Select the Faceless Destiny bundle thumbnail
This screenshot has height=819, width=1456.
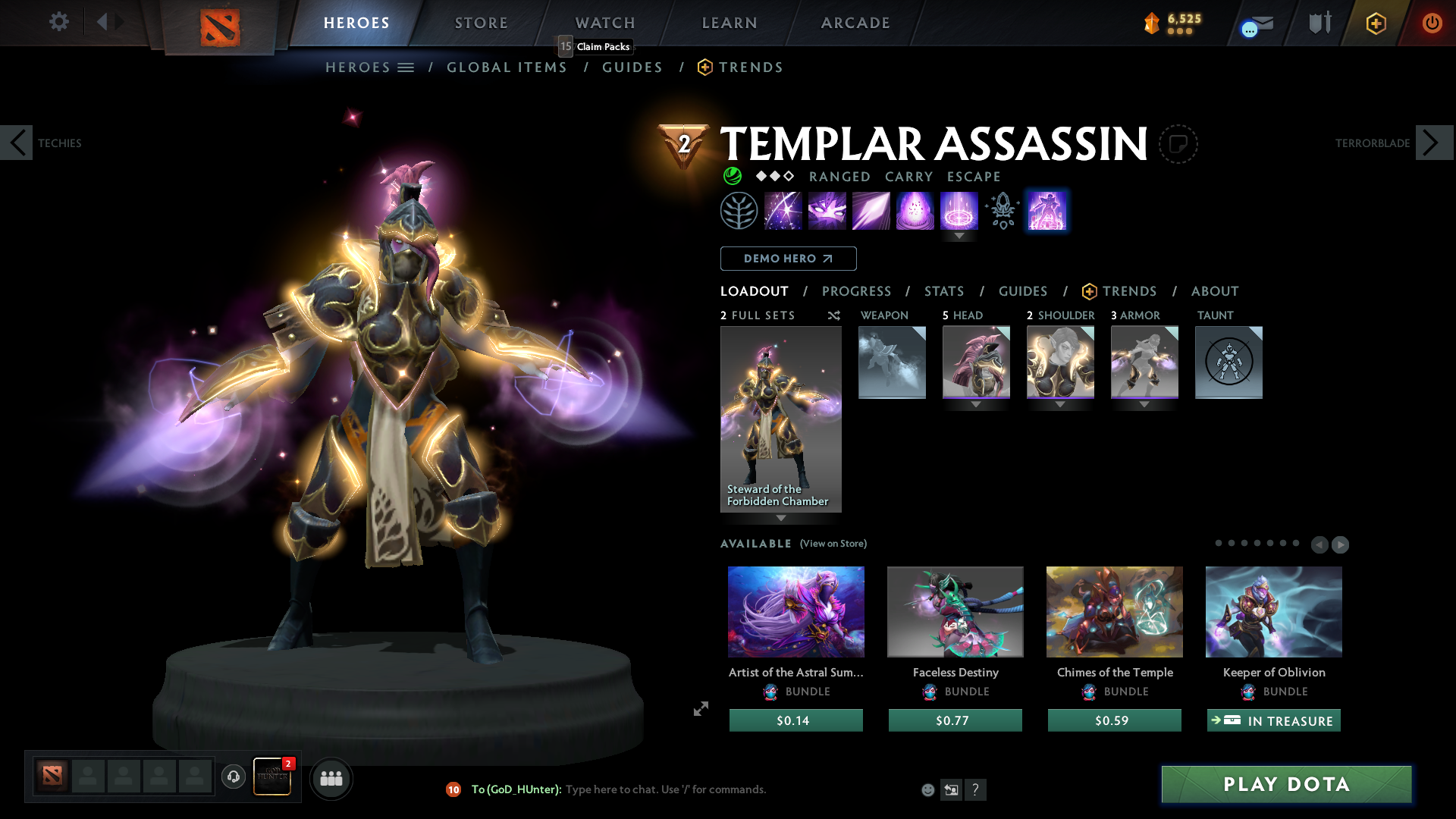[955, 611]
